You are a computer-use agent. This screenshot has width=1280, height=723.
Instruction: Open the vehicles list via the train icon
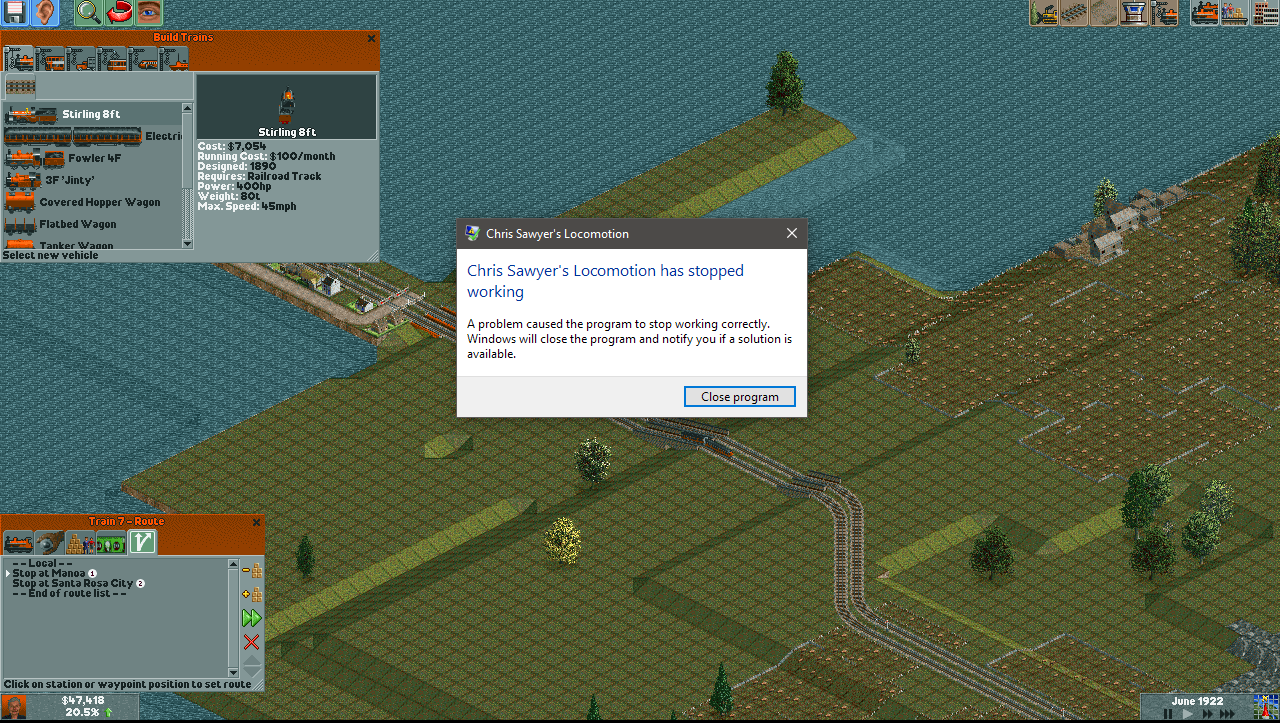1205,13
